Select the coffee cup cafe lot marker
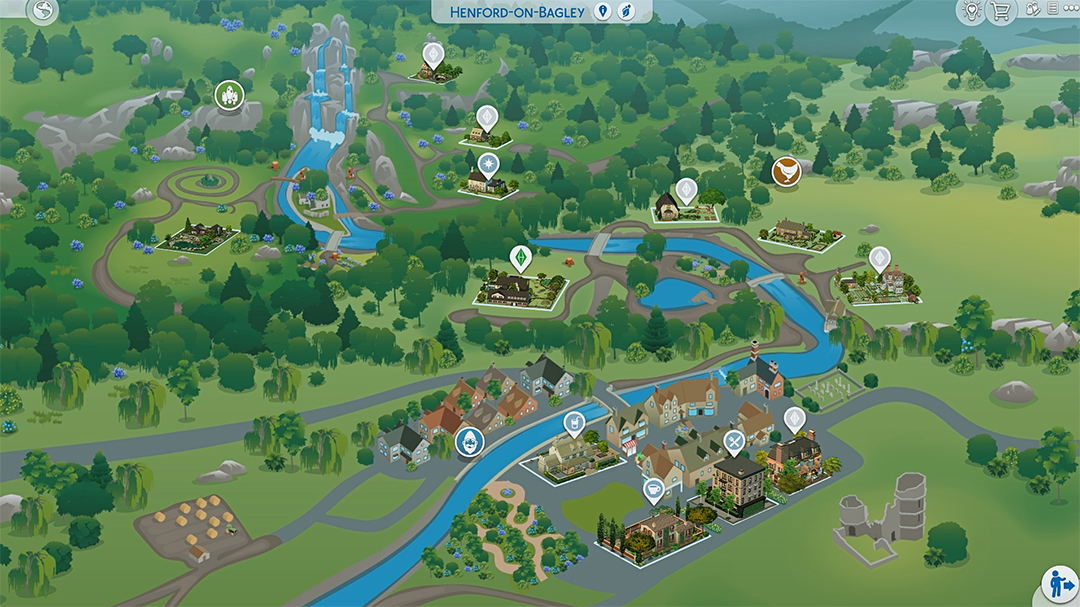The image size is (1080, 607). (x=654, y=489)
